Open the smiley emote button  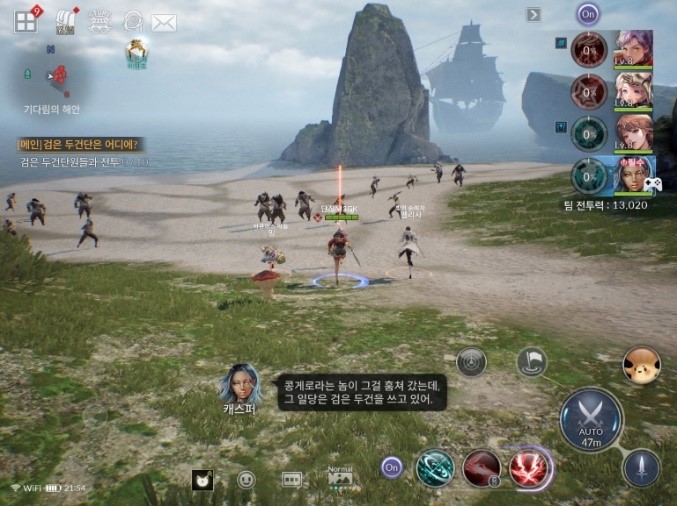(x=246, y=480)
